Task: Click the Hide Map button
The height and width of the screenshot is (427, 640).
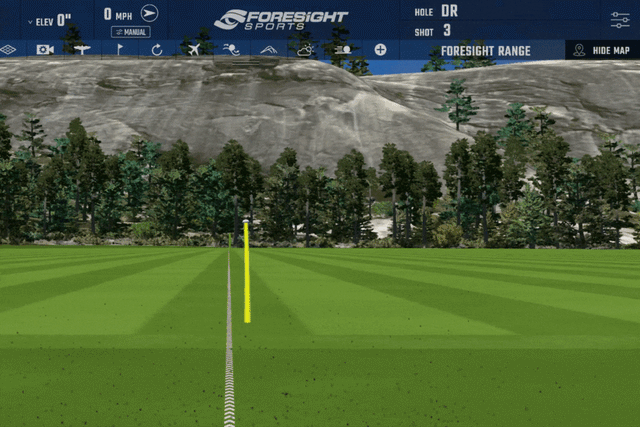Action: click(602, 50)
